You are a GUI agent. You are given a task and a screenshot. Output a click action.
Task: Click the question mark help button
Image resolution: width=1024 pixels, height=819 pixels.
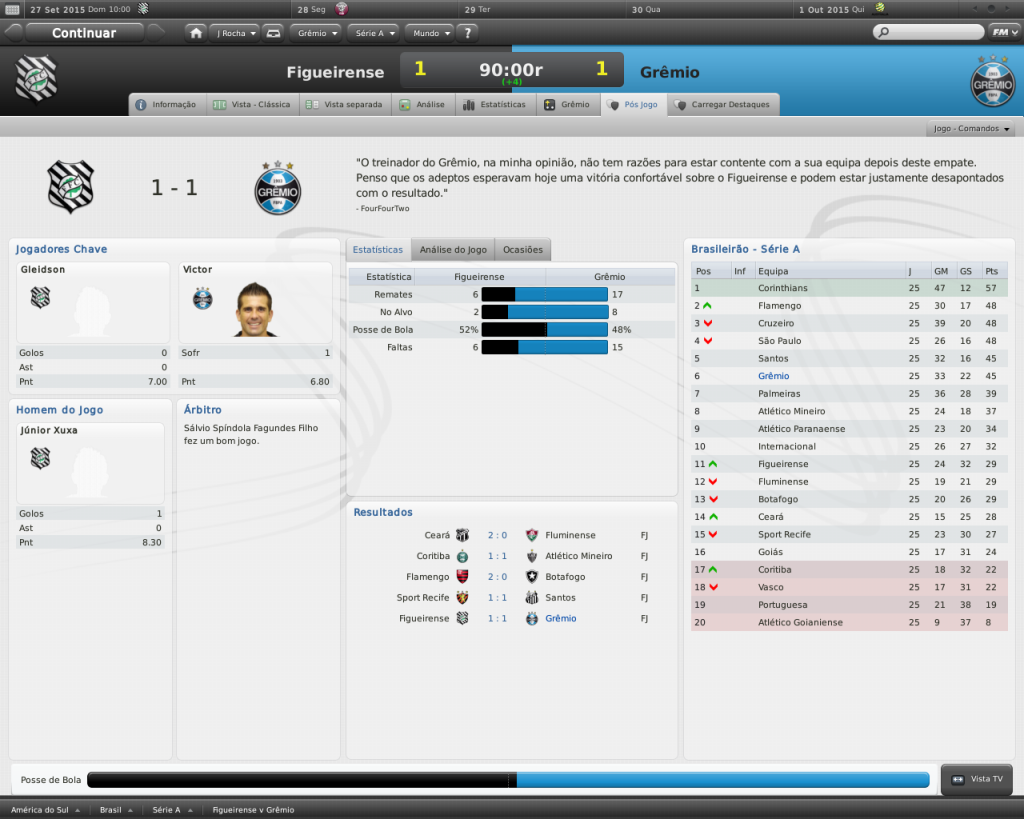[468, 33]
